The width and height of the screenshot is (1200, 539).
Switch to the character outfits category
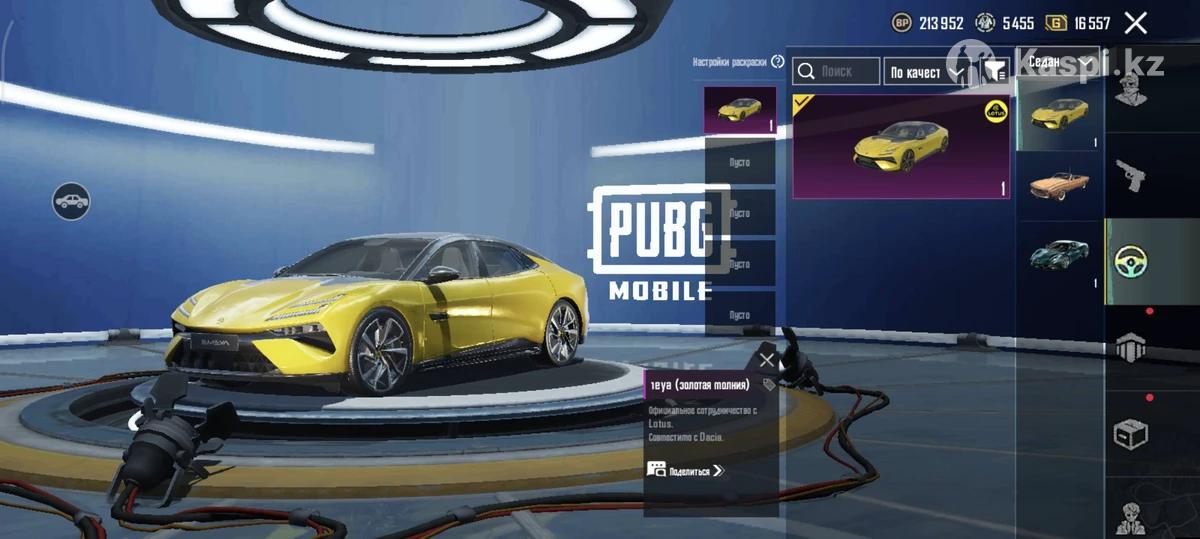coord(1131,92)
